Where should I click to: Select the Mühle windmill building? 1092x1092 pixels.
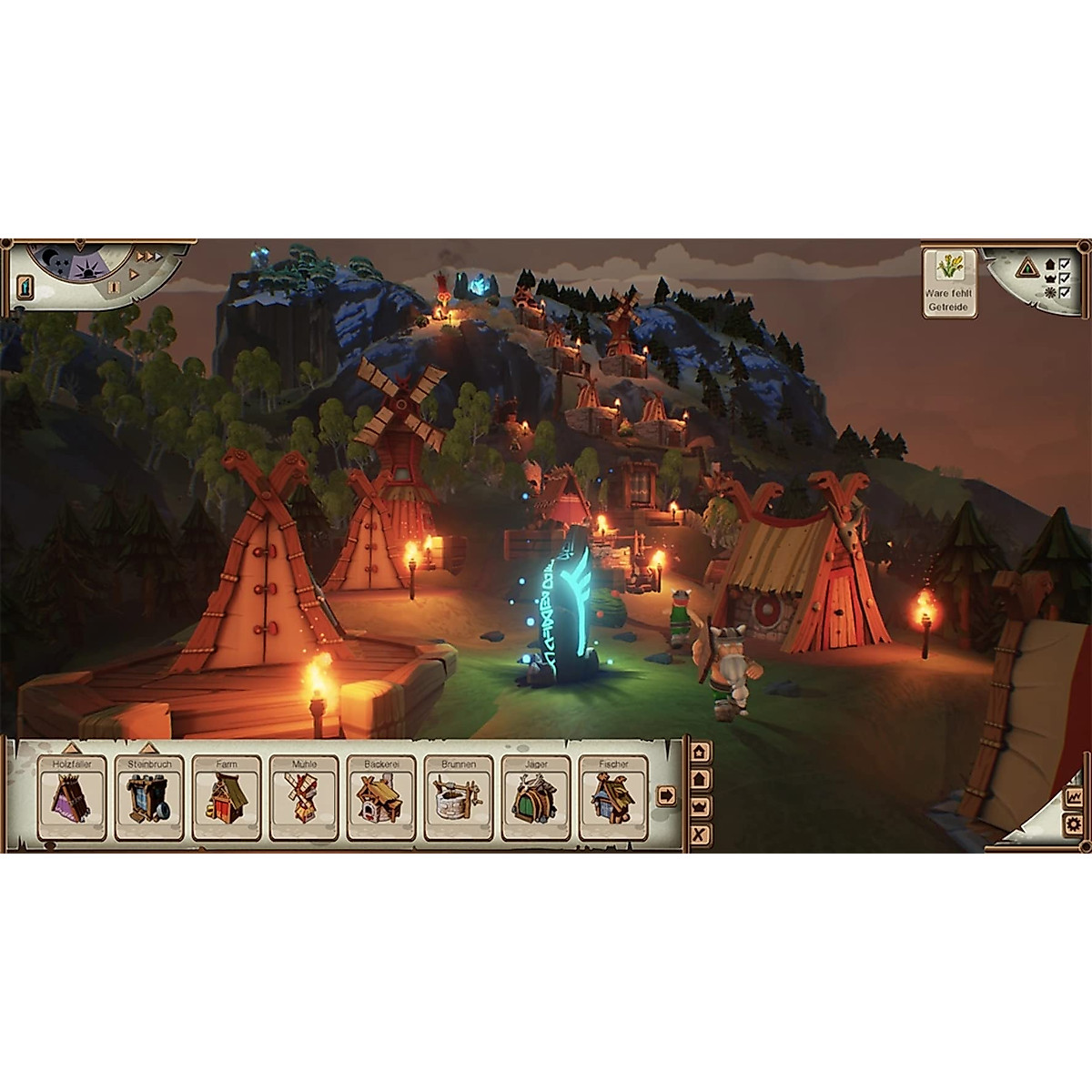(x=304, y=798)
